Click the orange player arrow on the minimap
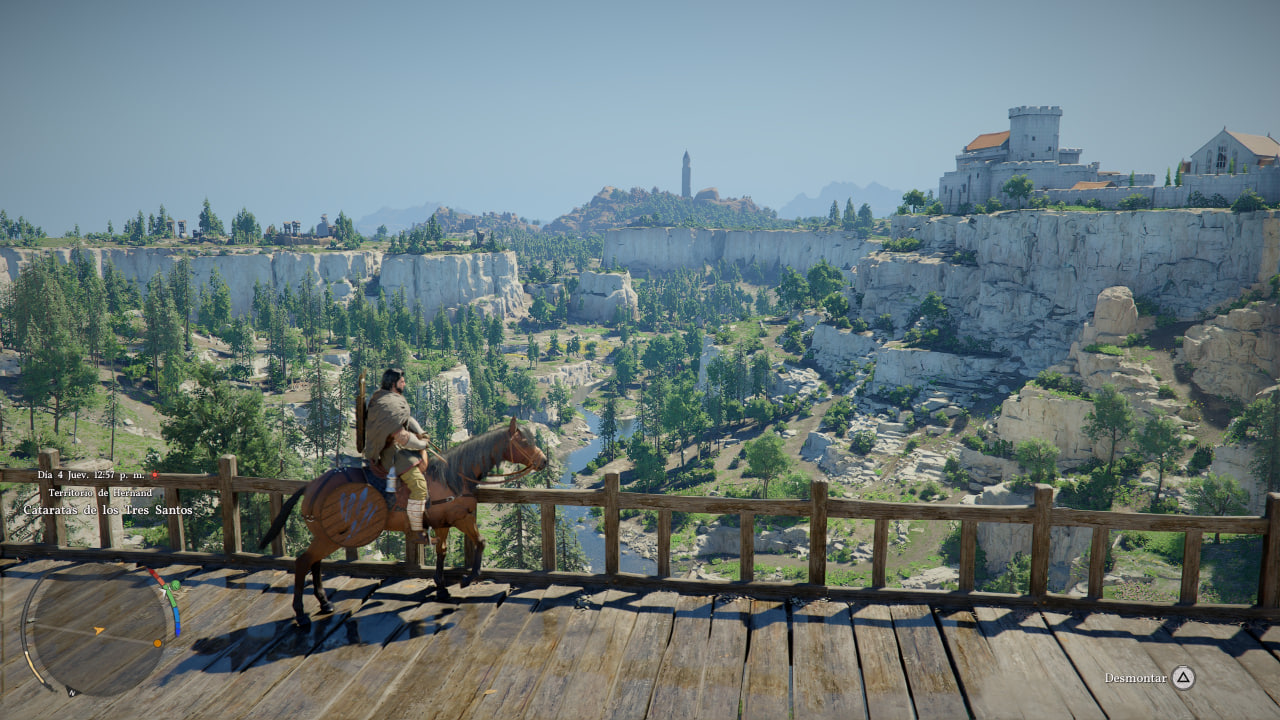Viewport: 1280px width, 720px height. (x=99, y=630)
